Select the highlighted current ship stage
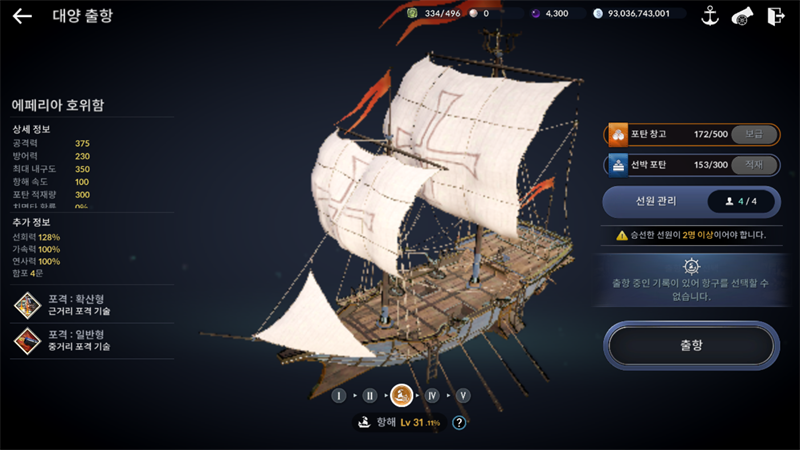Image resolution: width=800 pixels, height=450 pixels. tap(401, 396)
